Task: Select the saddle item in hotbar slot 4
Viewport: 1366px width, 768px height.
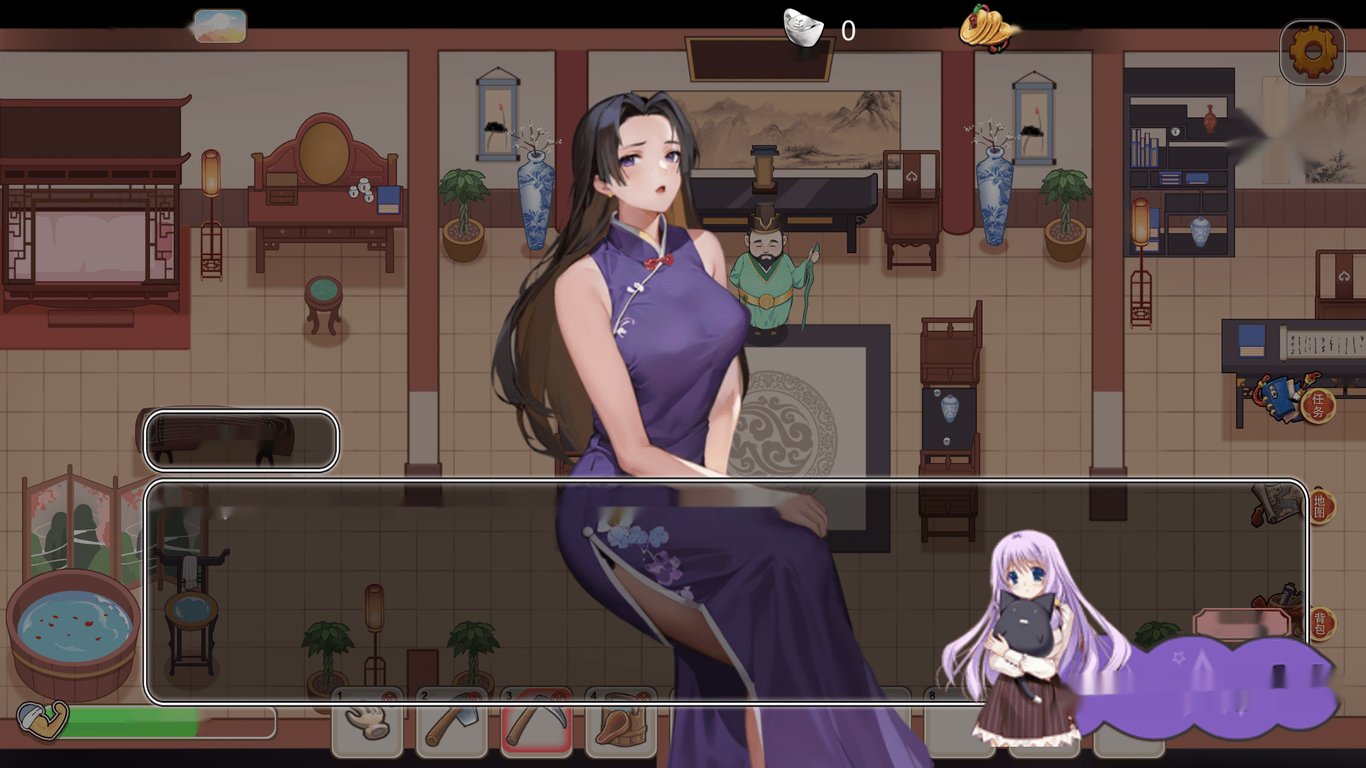Action: click(x=624, y=722)
